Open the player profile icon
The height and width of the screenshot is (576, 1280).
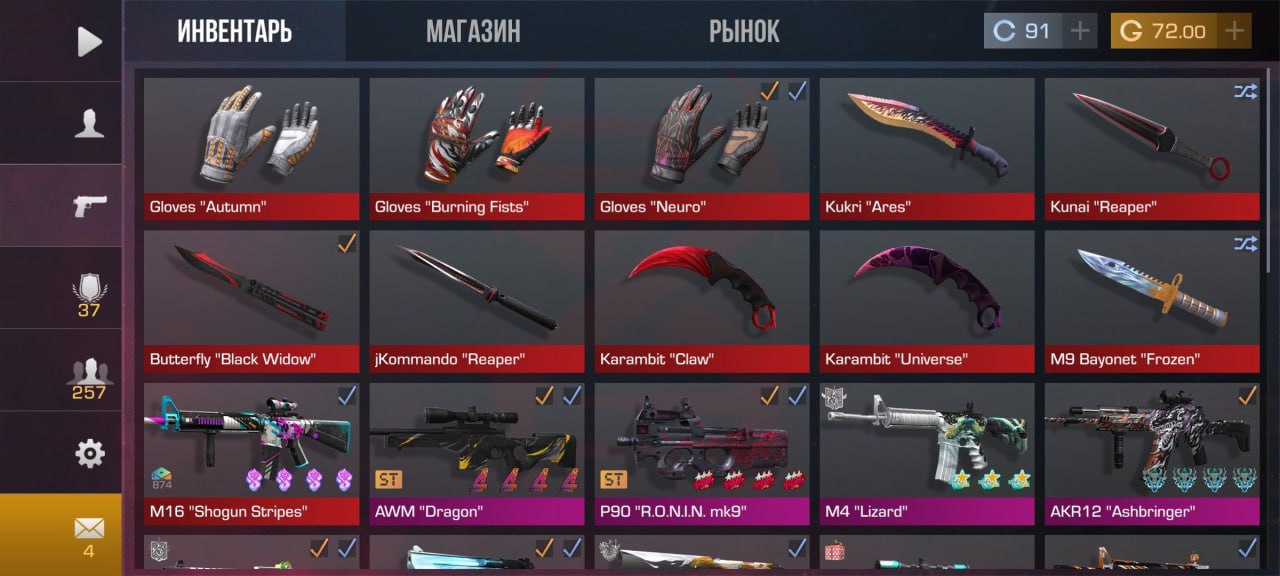[89, 123]
